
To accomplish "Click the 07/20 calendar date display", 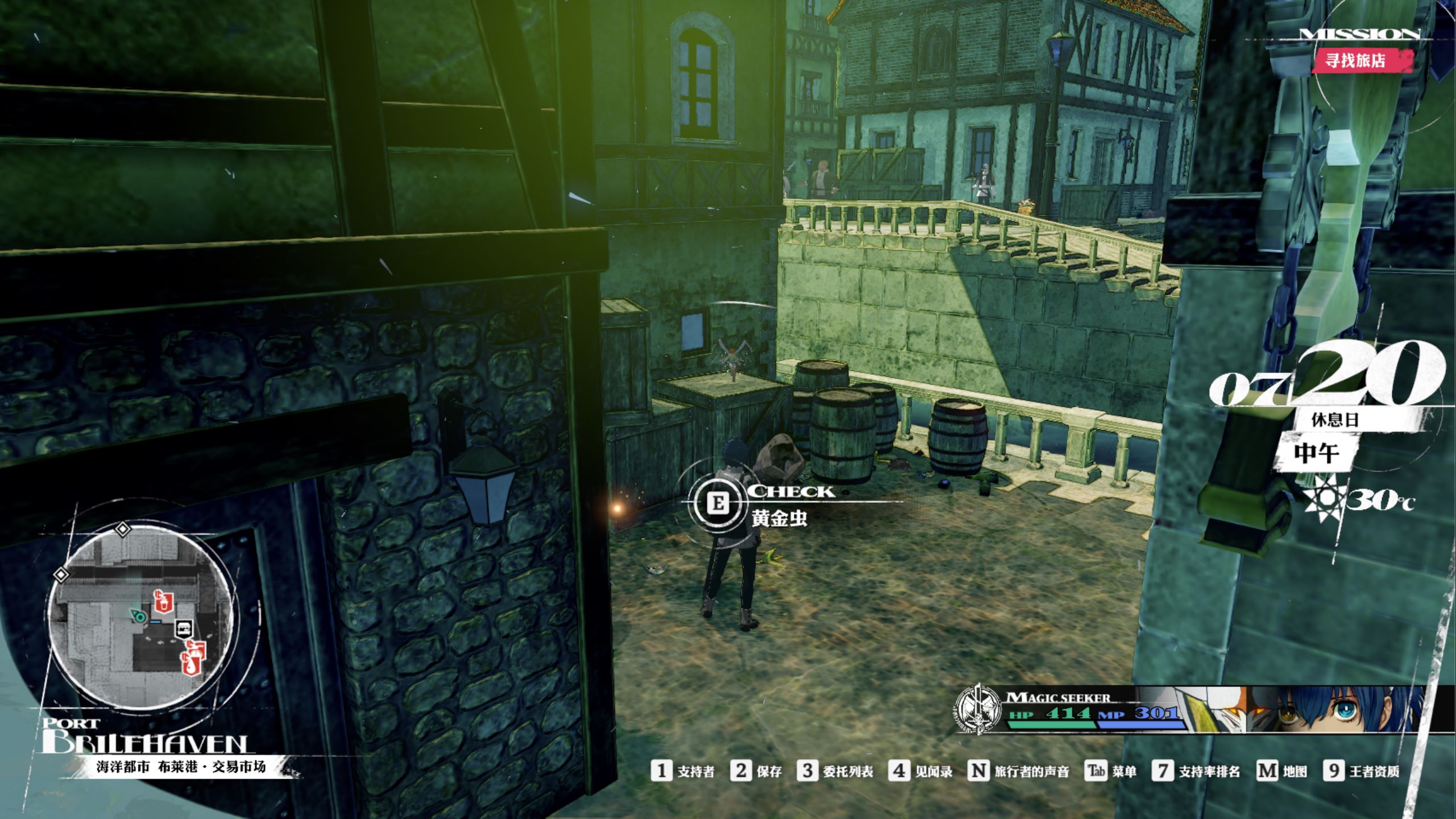I will coord(1325,375).
